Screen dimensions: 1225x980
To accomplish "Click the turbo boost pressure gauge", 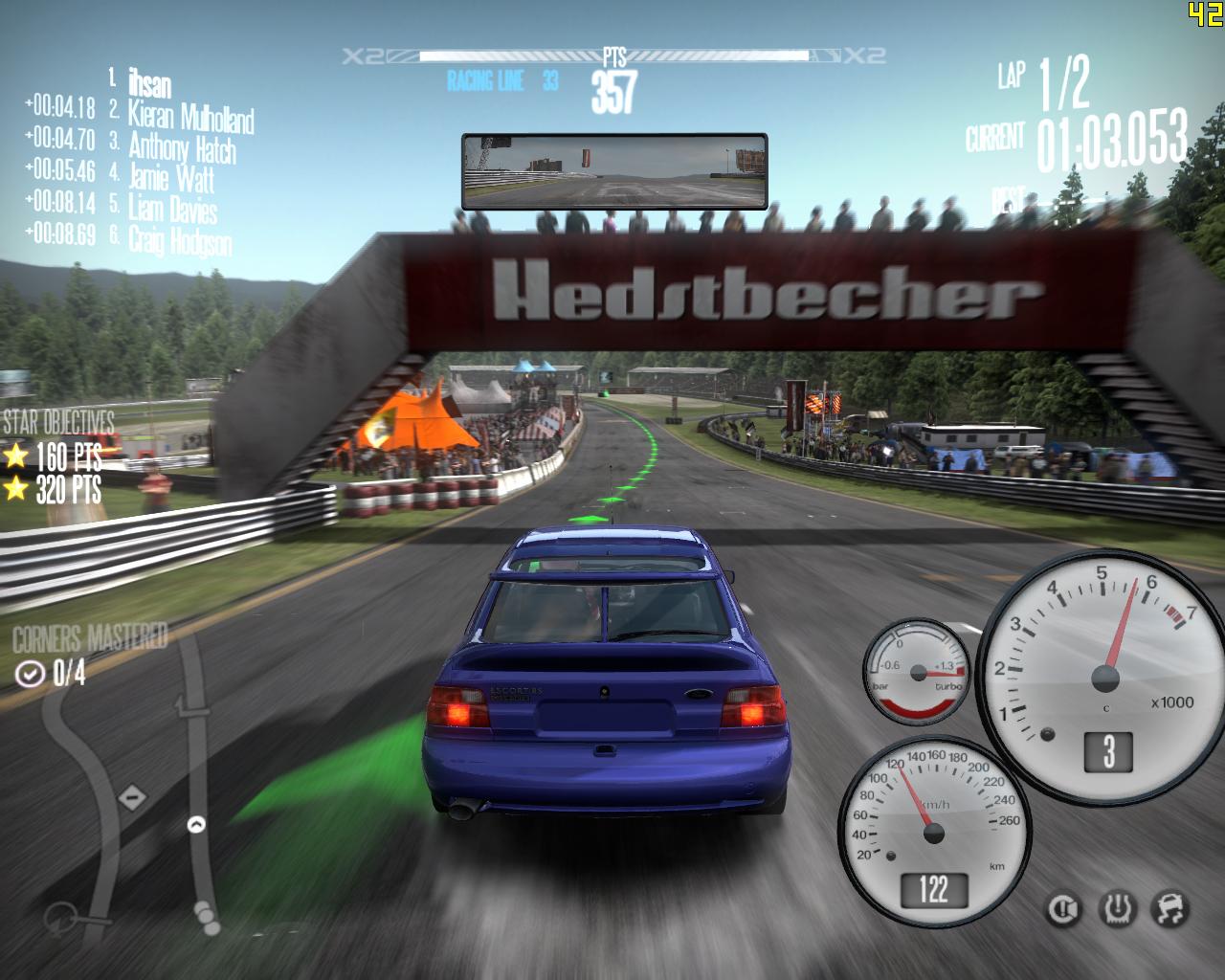I will point(917,672).
